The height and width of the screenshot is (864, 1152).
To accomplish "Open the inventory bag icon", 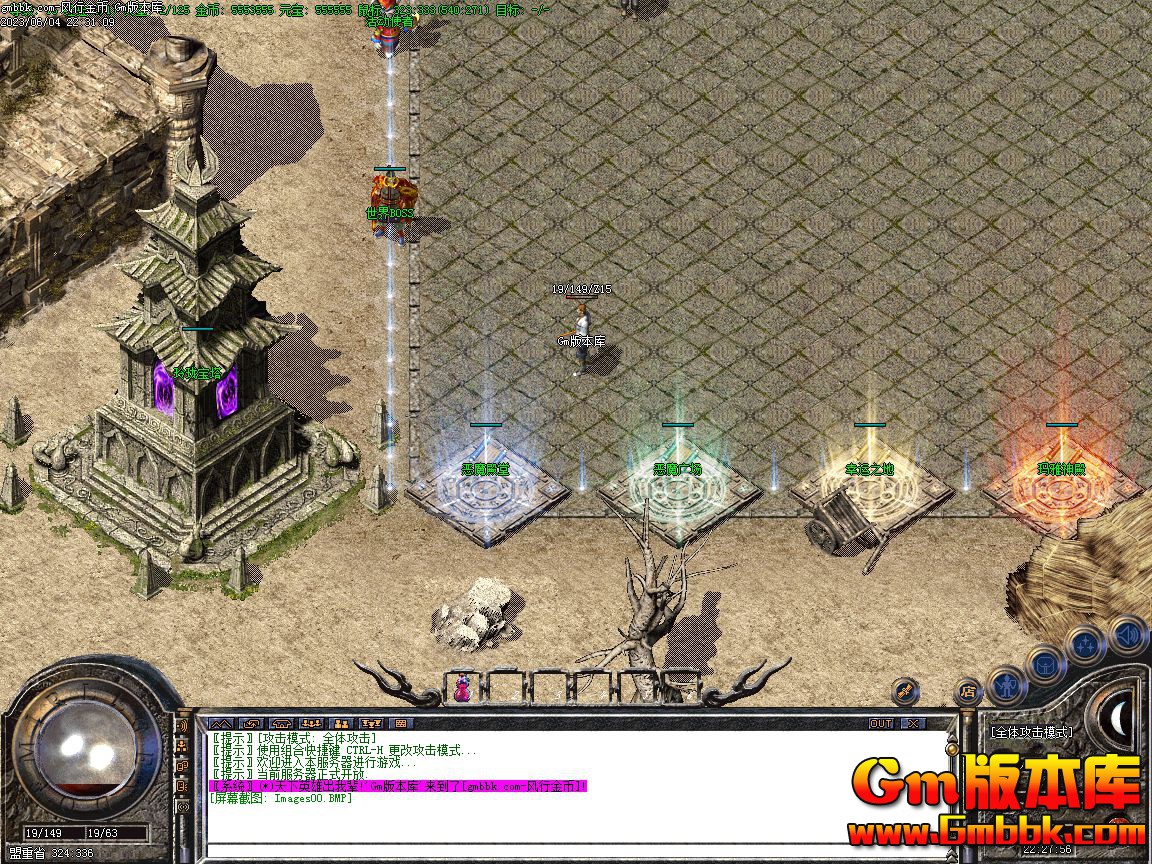I will tap(1046, 664).
